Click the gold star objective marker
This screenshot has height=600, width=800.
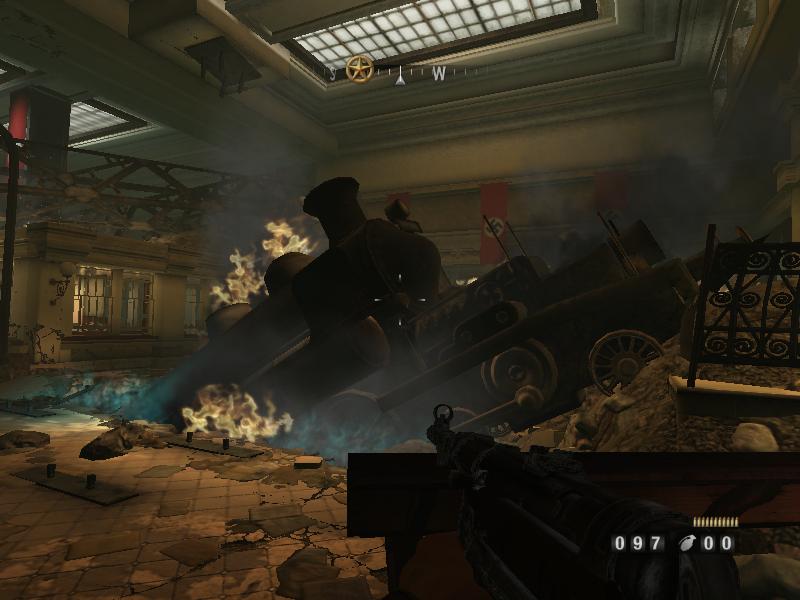tap(359, 69)
